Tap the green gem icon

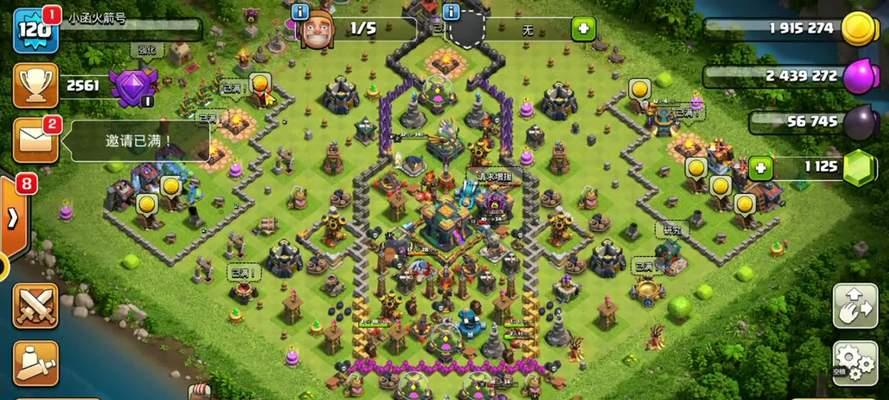coord(859,168)
